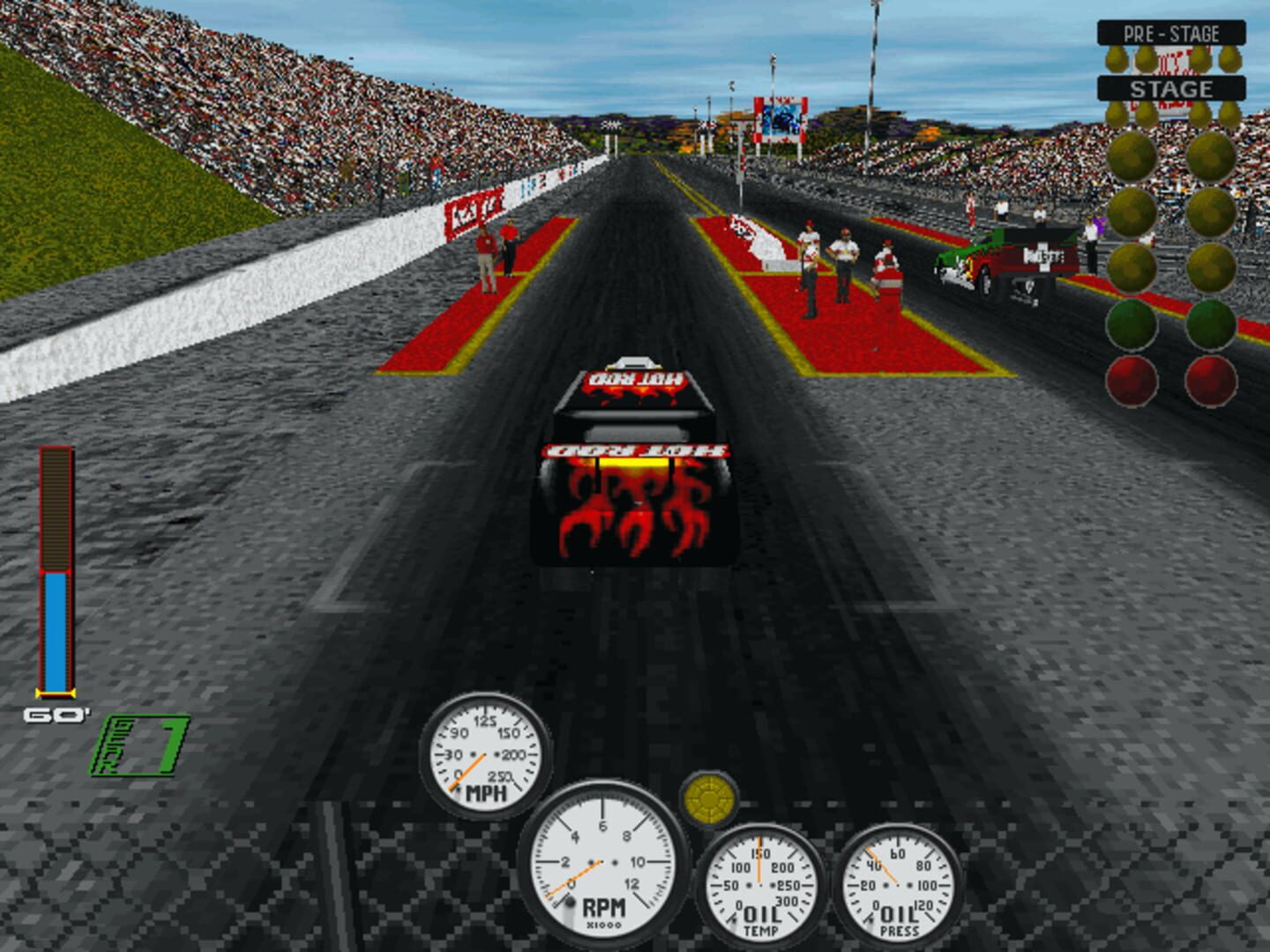
Task: Click the OIL PRESS gauge
Action: 897,886
